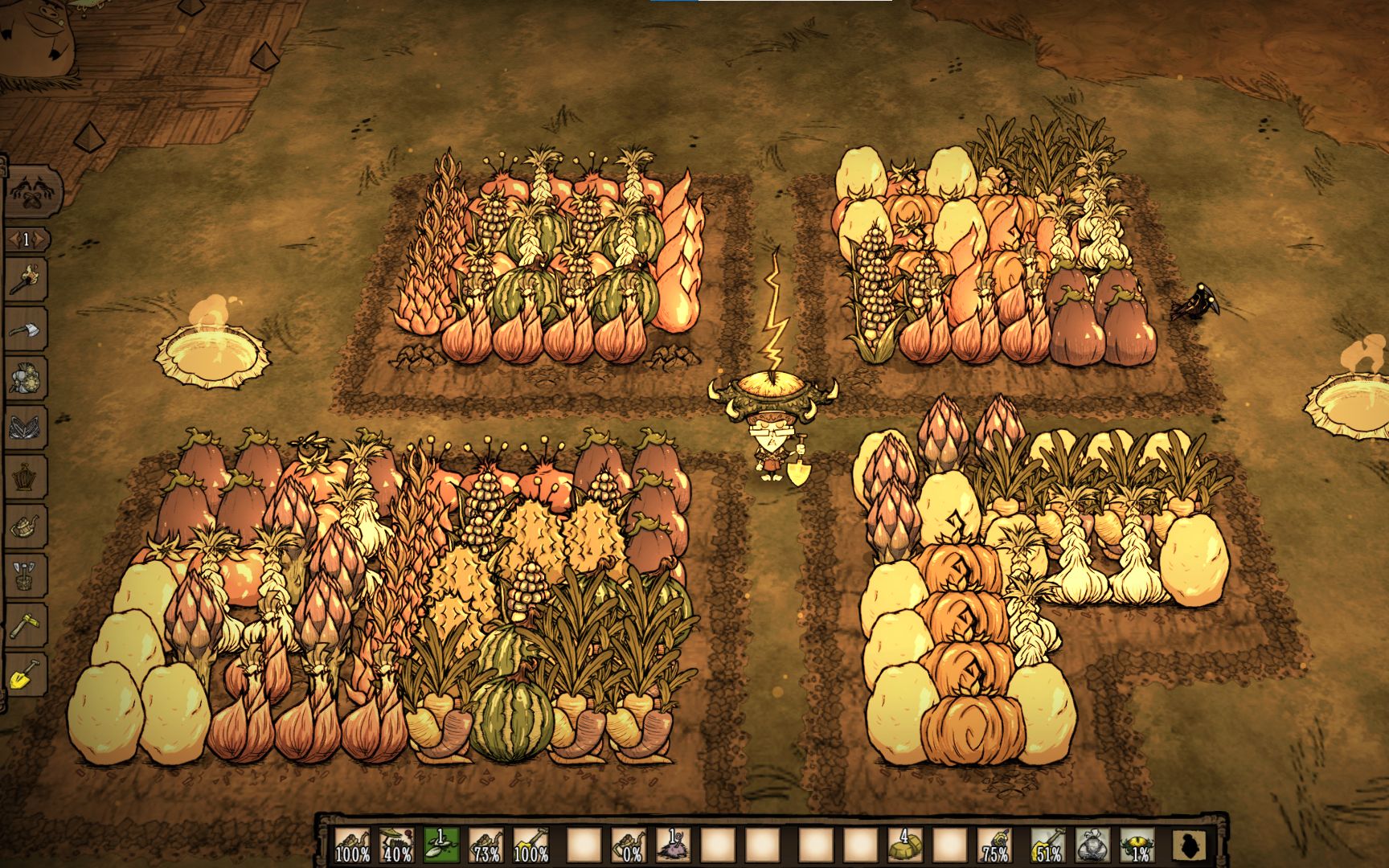Open the crafting menu crest button
1389x868 pixels.
tap(27, 190)
